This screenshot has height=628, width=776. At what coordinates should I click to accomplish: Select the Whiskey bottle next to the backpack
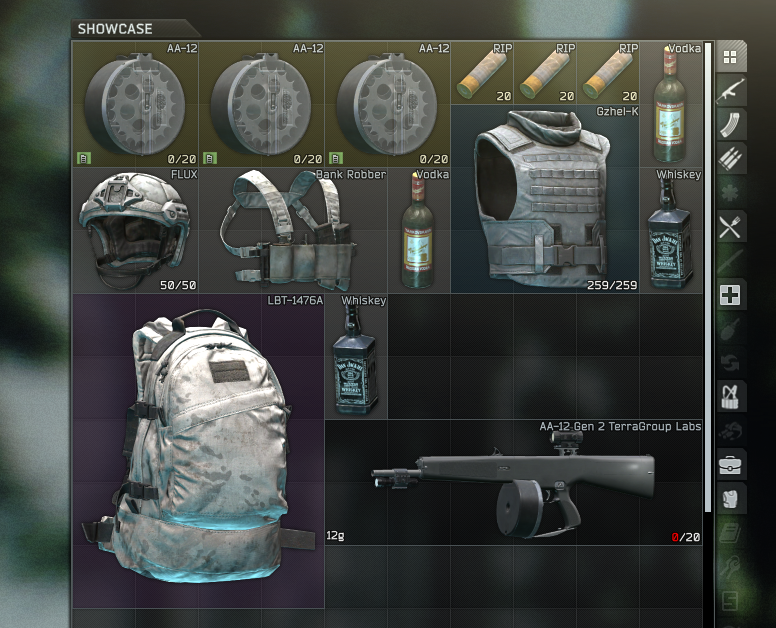pyautogui.click(x=356, y=357)
